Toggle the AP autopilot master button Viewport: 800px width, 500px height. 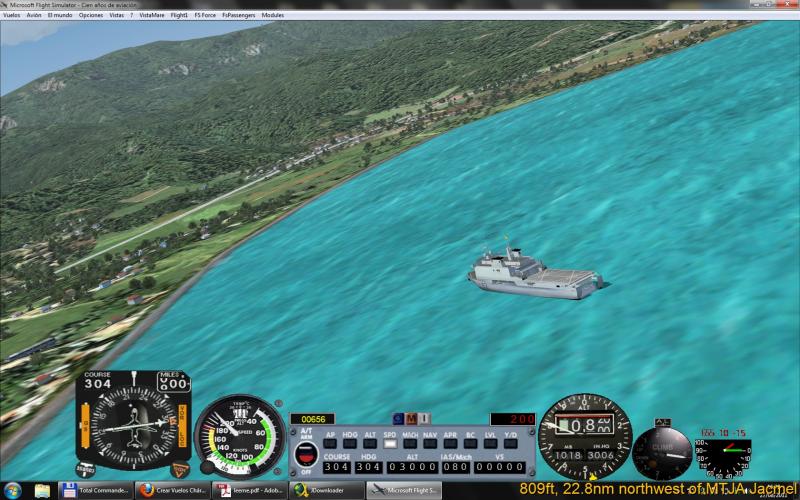click(x=330, y=443)
